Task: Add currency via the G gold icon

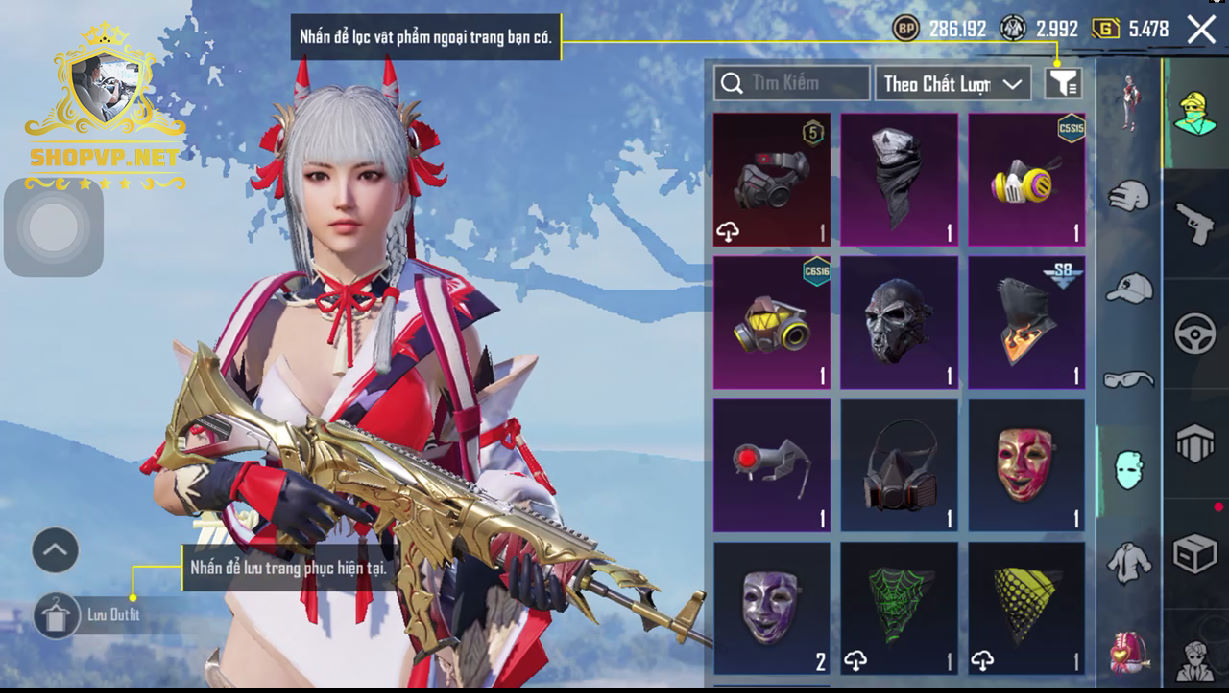Action: [1105, 29]
